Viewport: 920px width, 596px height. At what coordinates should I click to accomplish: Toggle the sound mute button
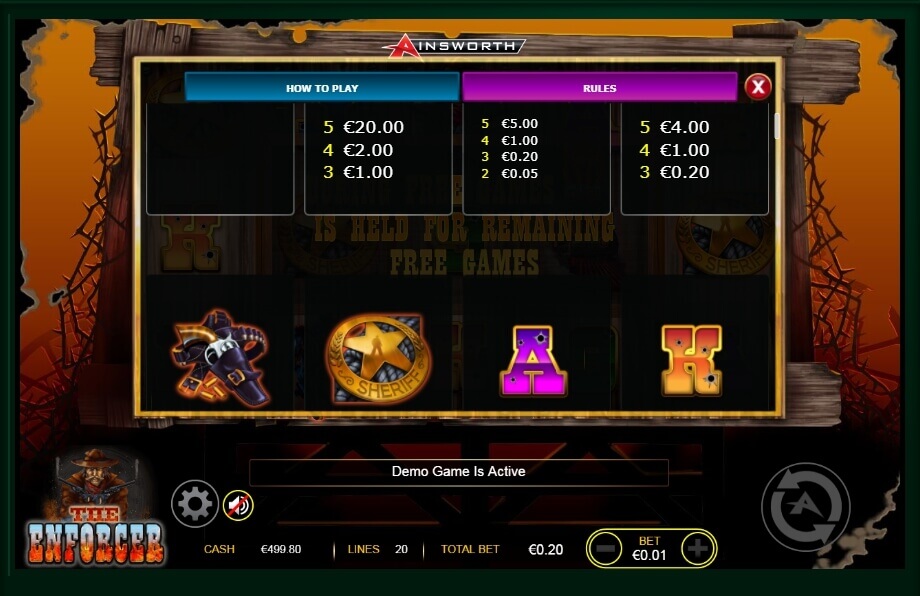click(x=238, y=506)
